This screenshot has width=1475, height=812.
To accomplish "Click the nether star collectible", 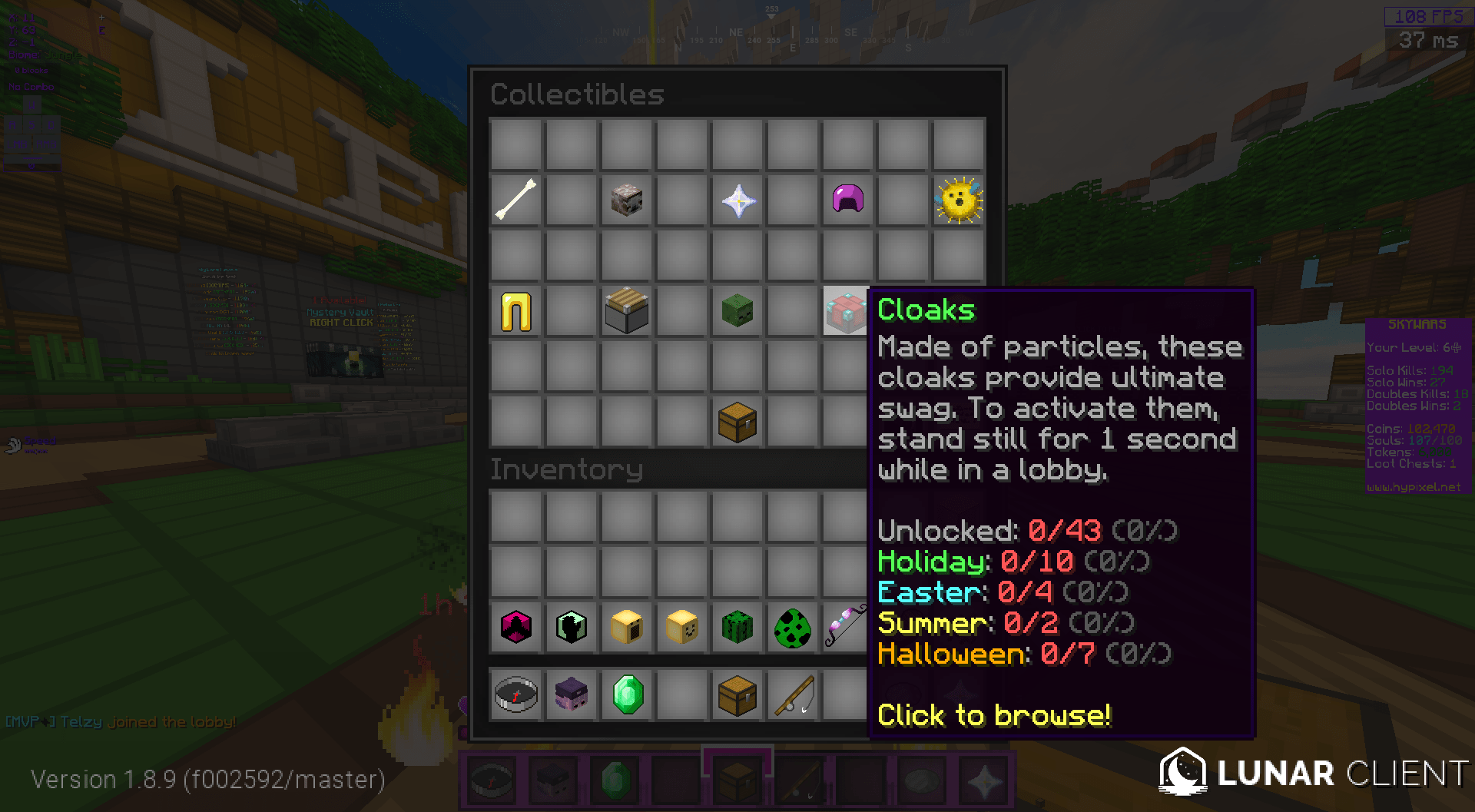I will (x=737, y=200).
